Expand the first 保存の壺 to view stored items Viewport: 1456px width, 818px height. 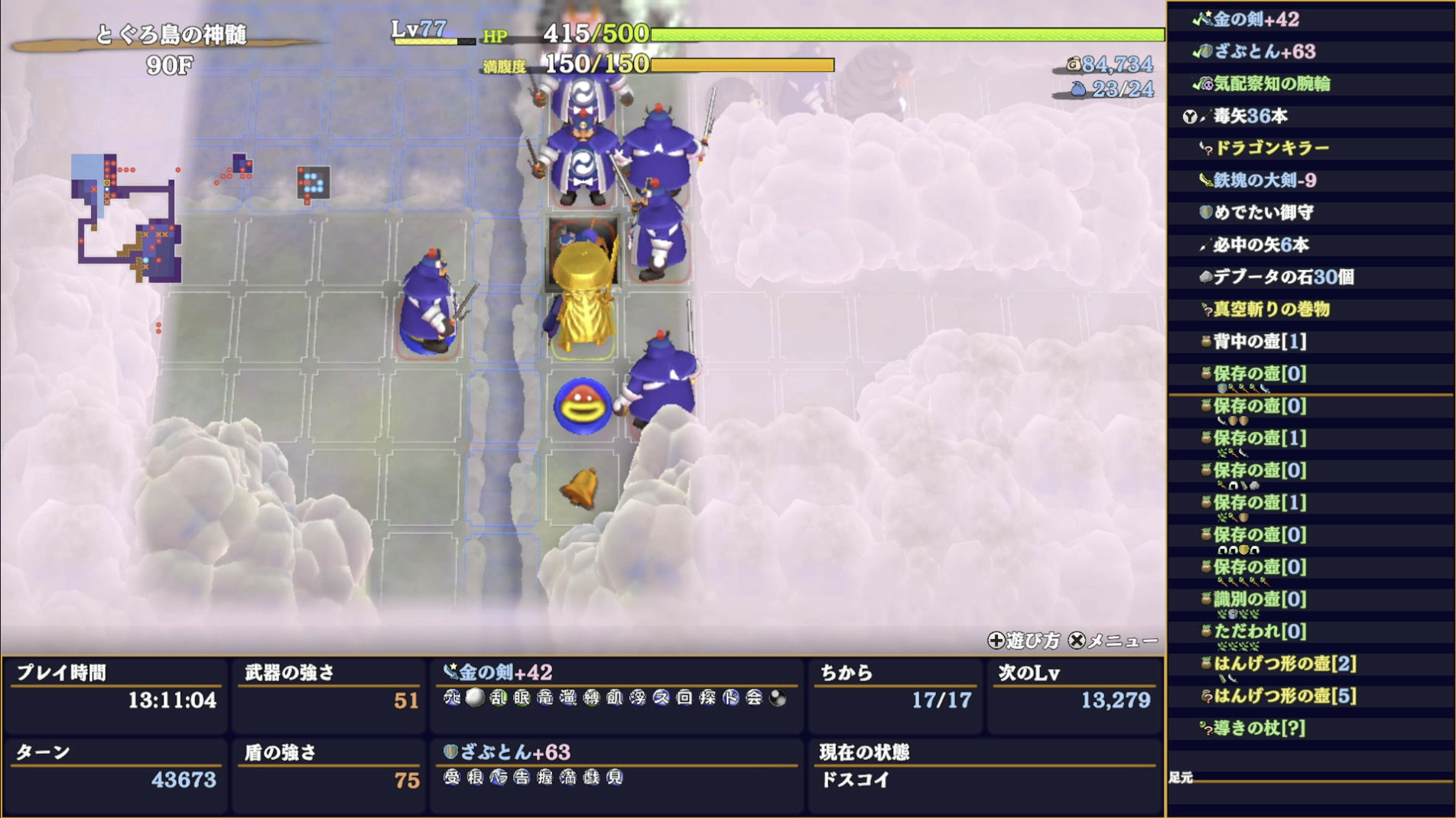tap(1244, 375)
